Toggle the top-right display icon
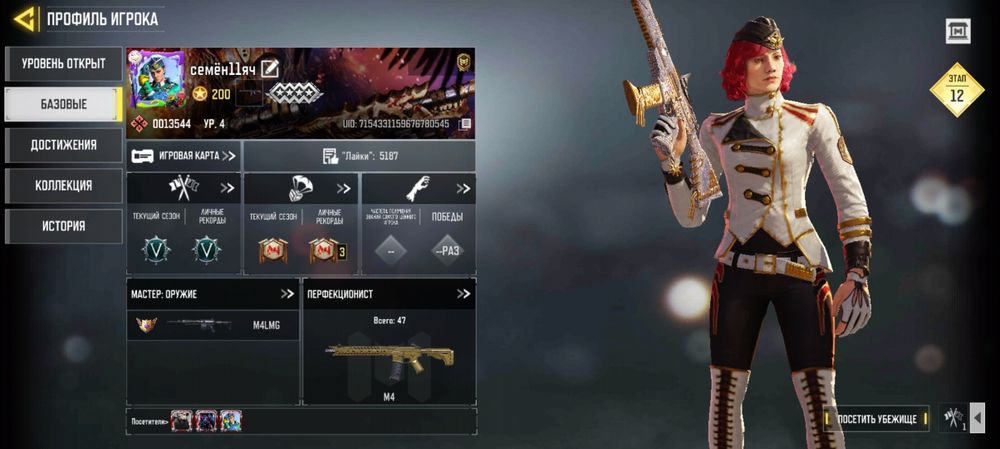 pos(958,32)
